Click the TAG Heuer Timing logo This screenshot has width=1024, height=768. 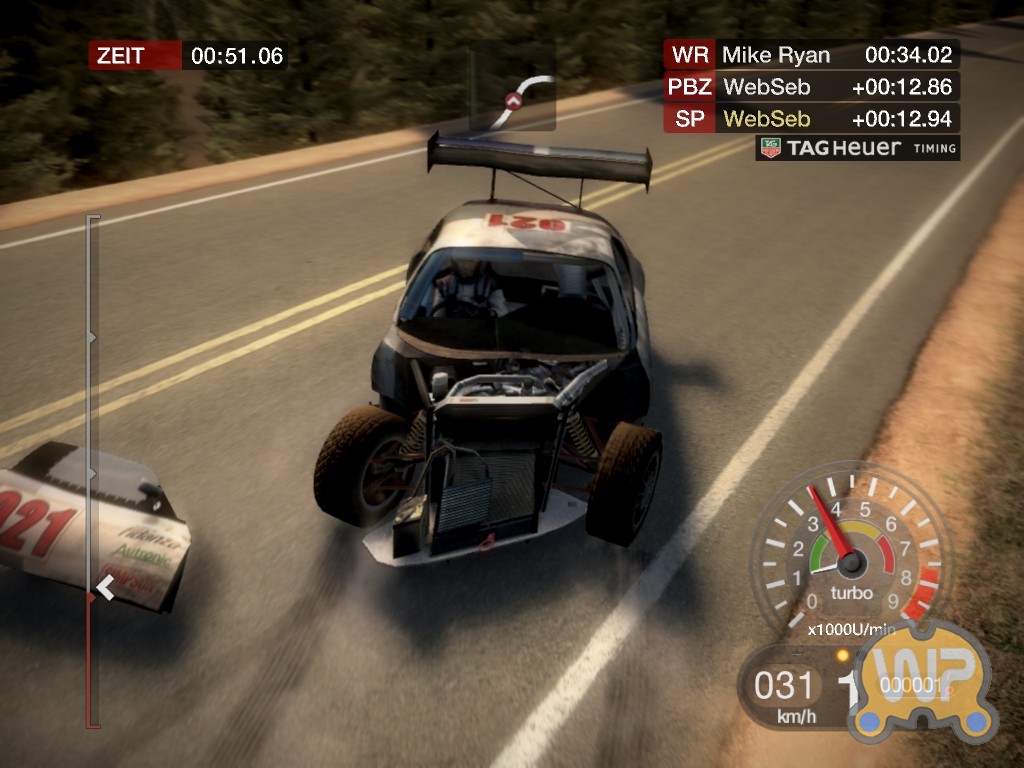pyautogui.click(x=858, y=148)
